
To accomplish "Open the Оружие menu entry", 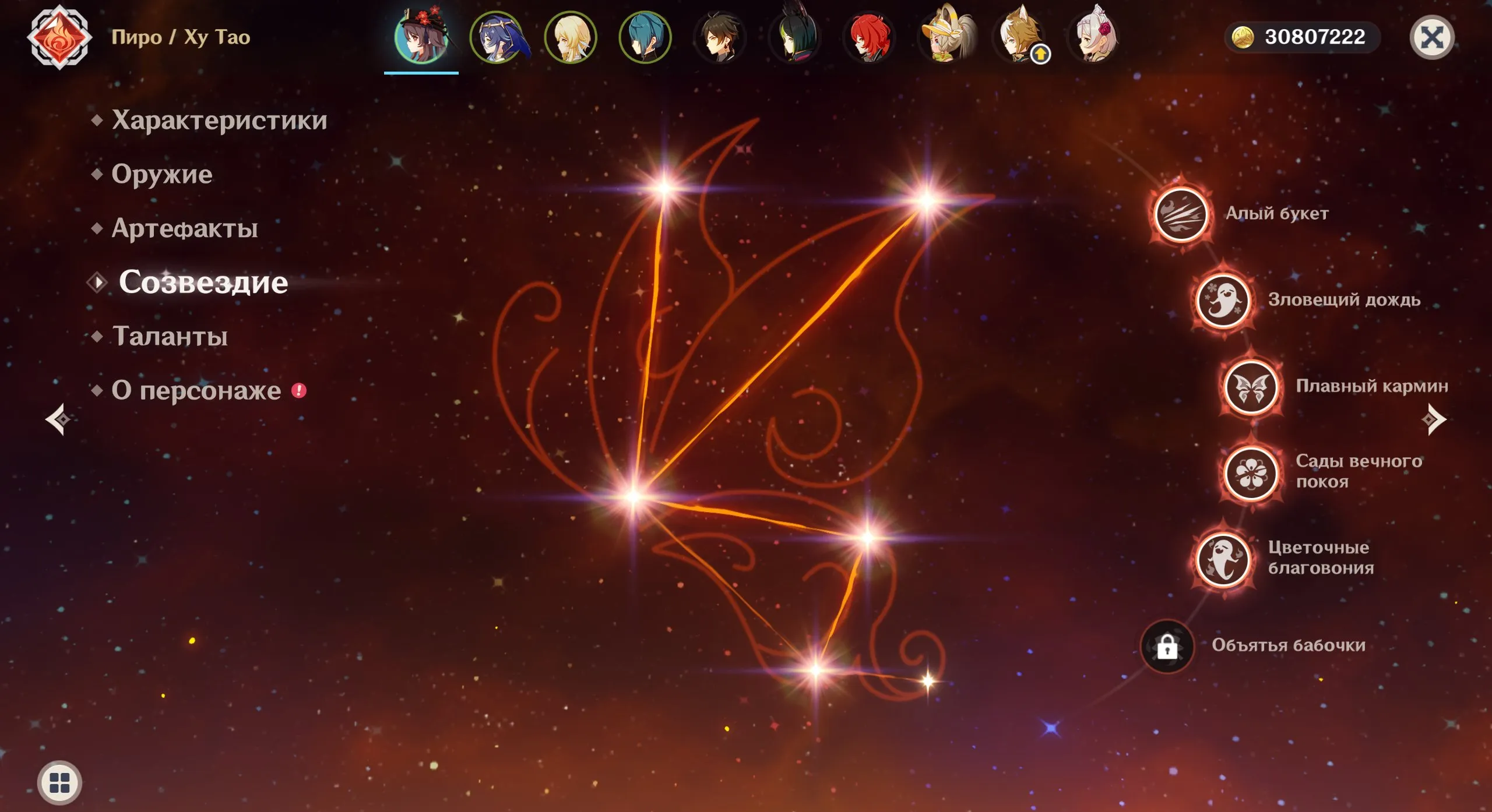I will (162, 174).
